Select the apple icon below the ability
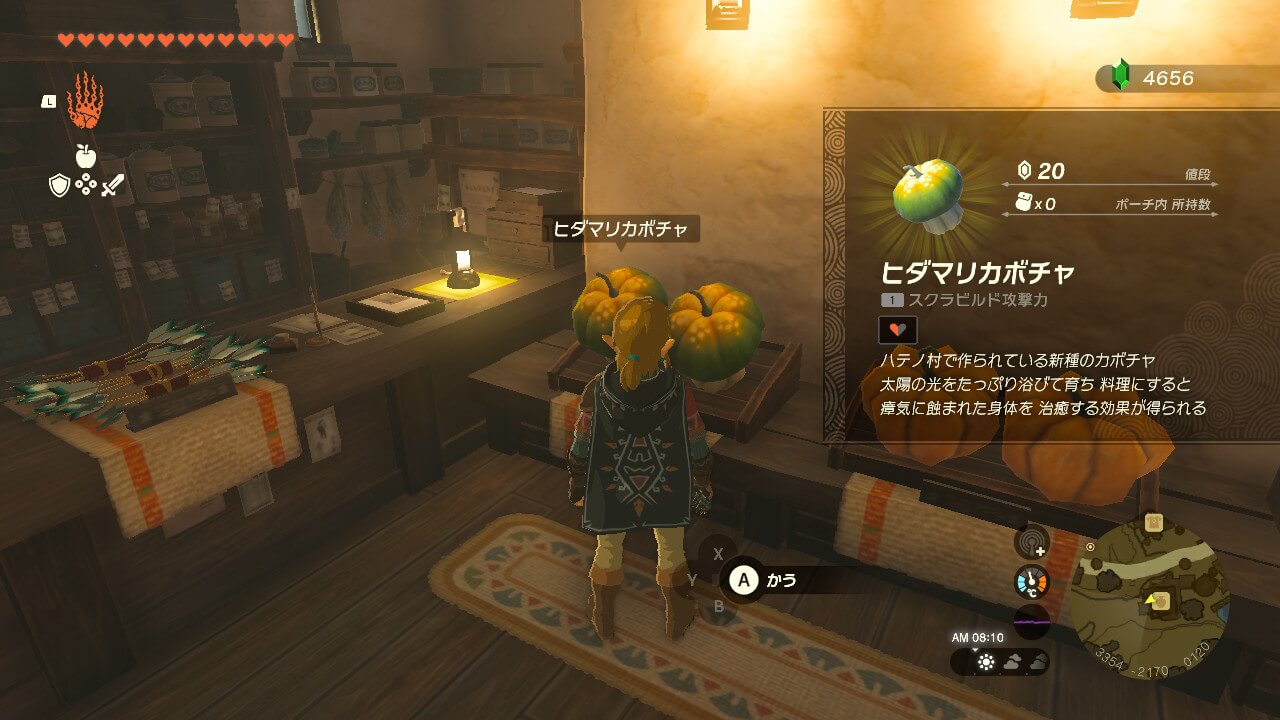1280x720 pixels. [x=85, y=155]
